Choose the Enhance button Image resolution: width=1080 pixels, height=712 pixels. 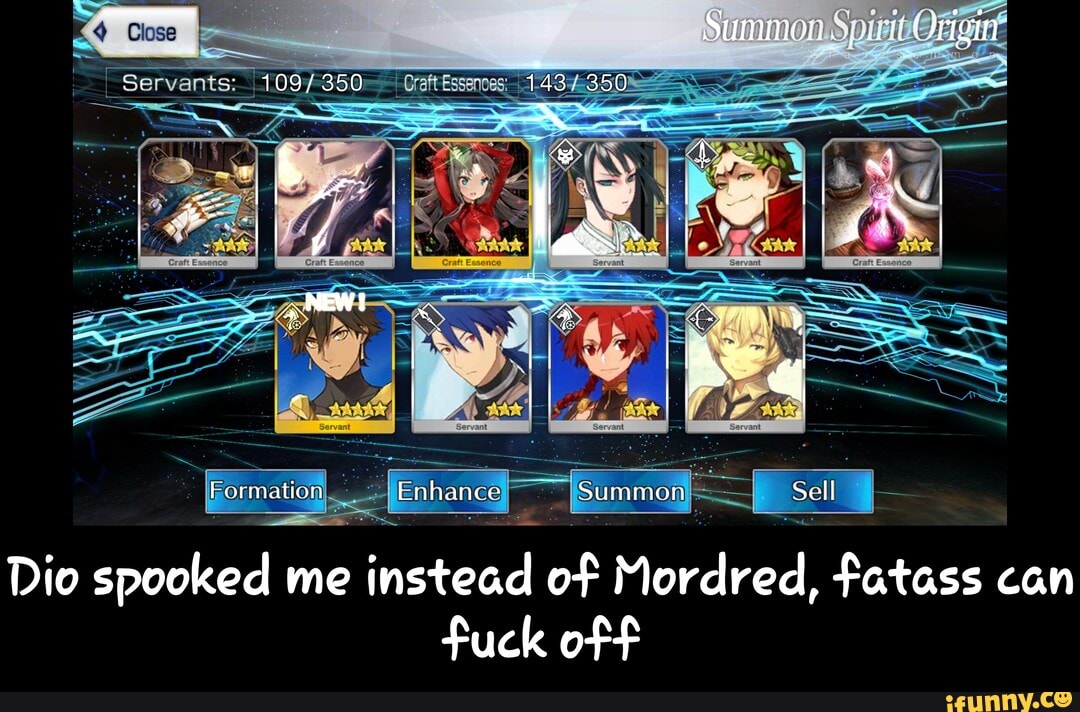(x=448, y=491)
